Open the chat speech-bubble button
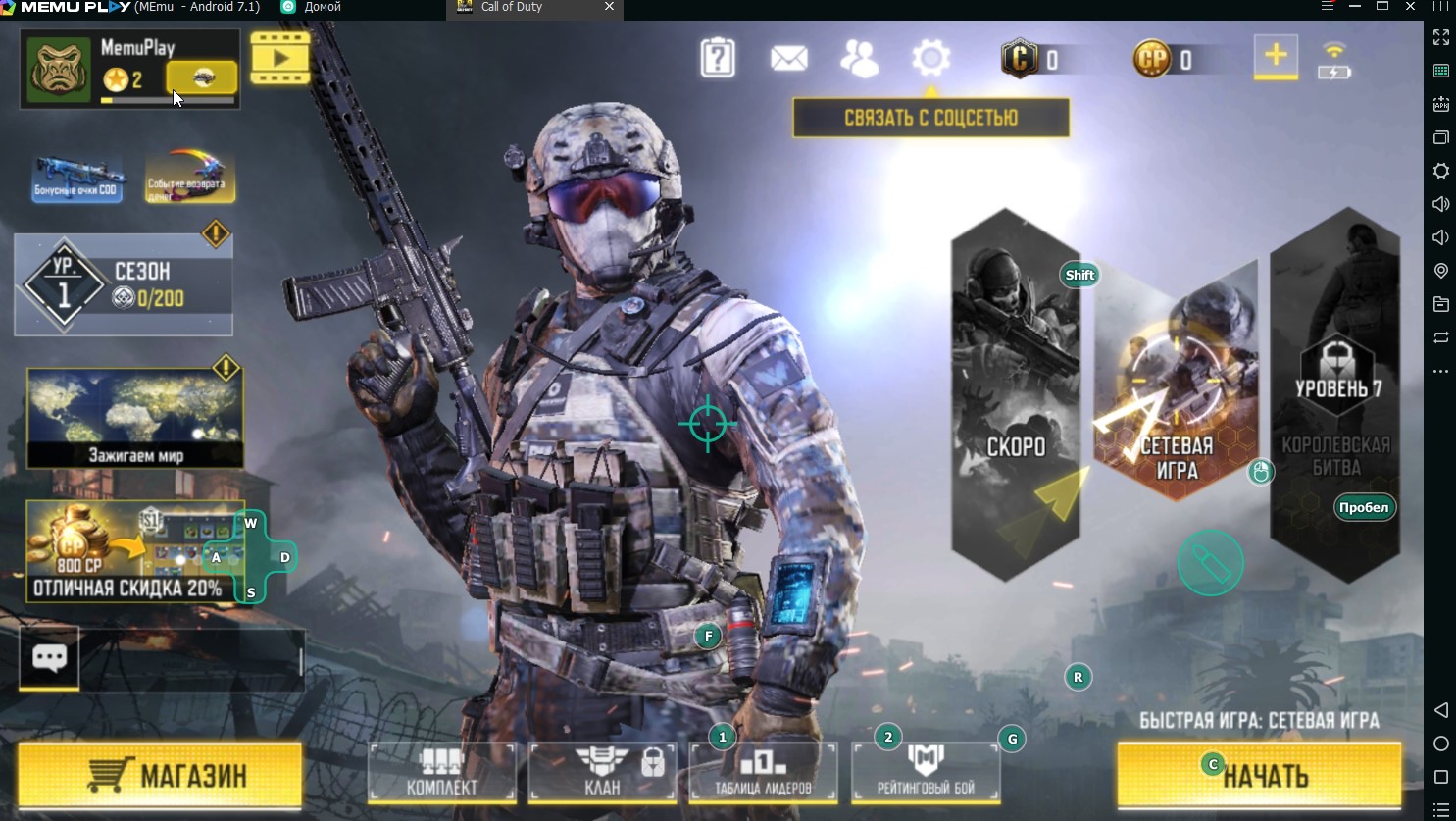Image resolution: width=1456 pixels, height=821 pixels. pyautogui.click(x=49, y=657)
